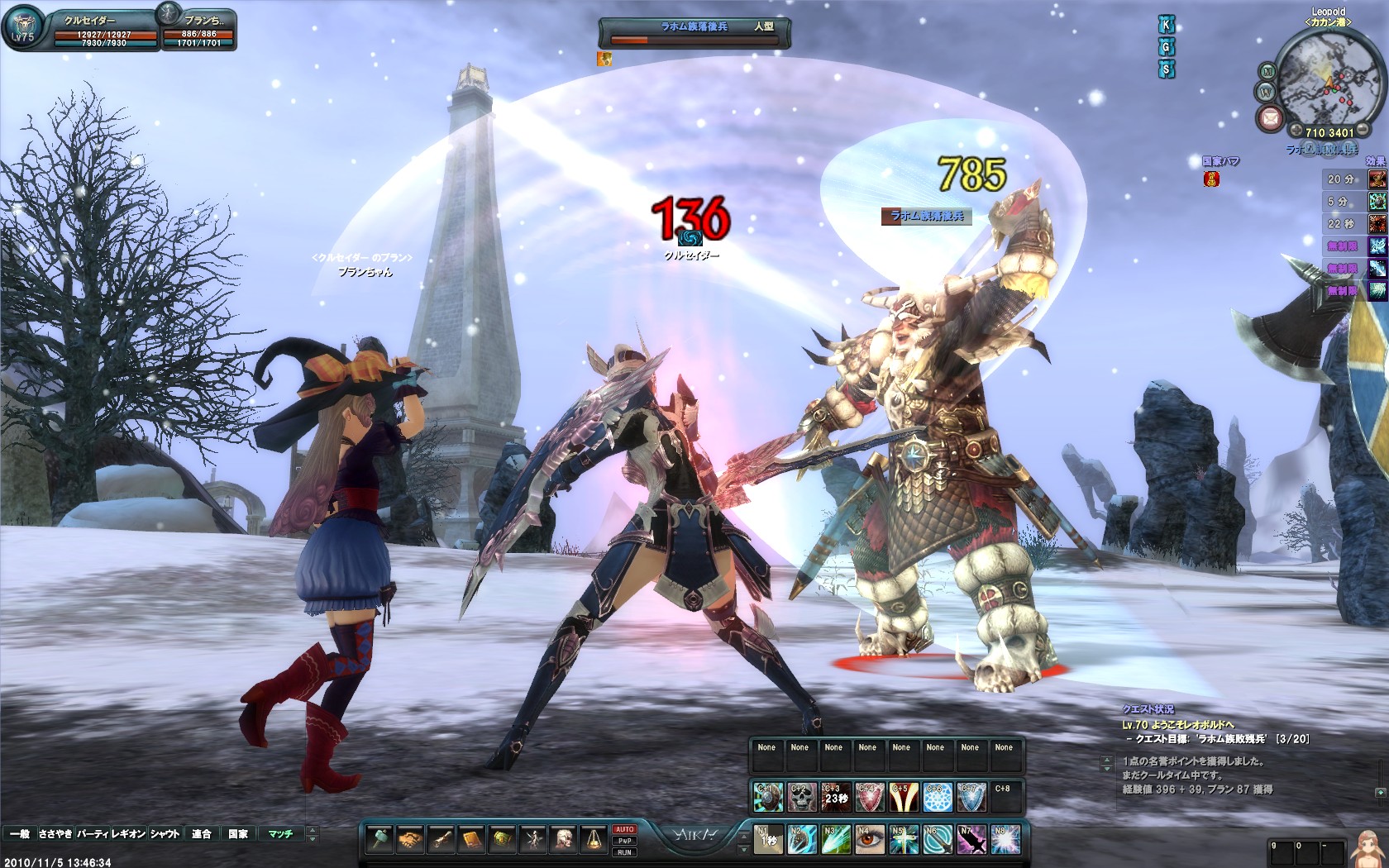This screenshot has width=1389, height=868.
Task: Open the handshake menu icon
Action: coord(410,840)
